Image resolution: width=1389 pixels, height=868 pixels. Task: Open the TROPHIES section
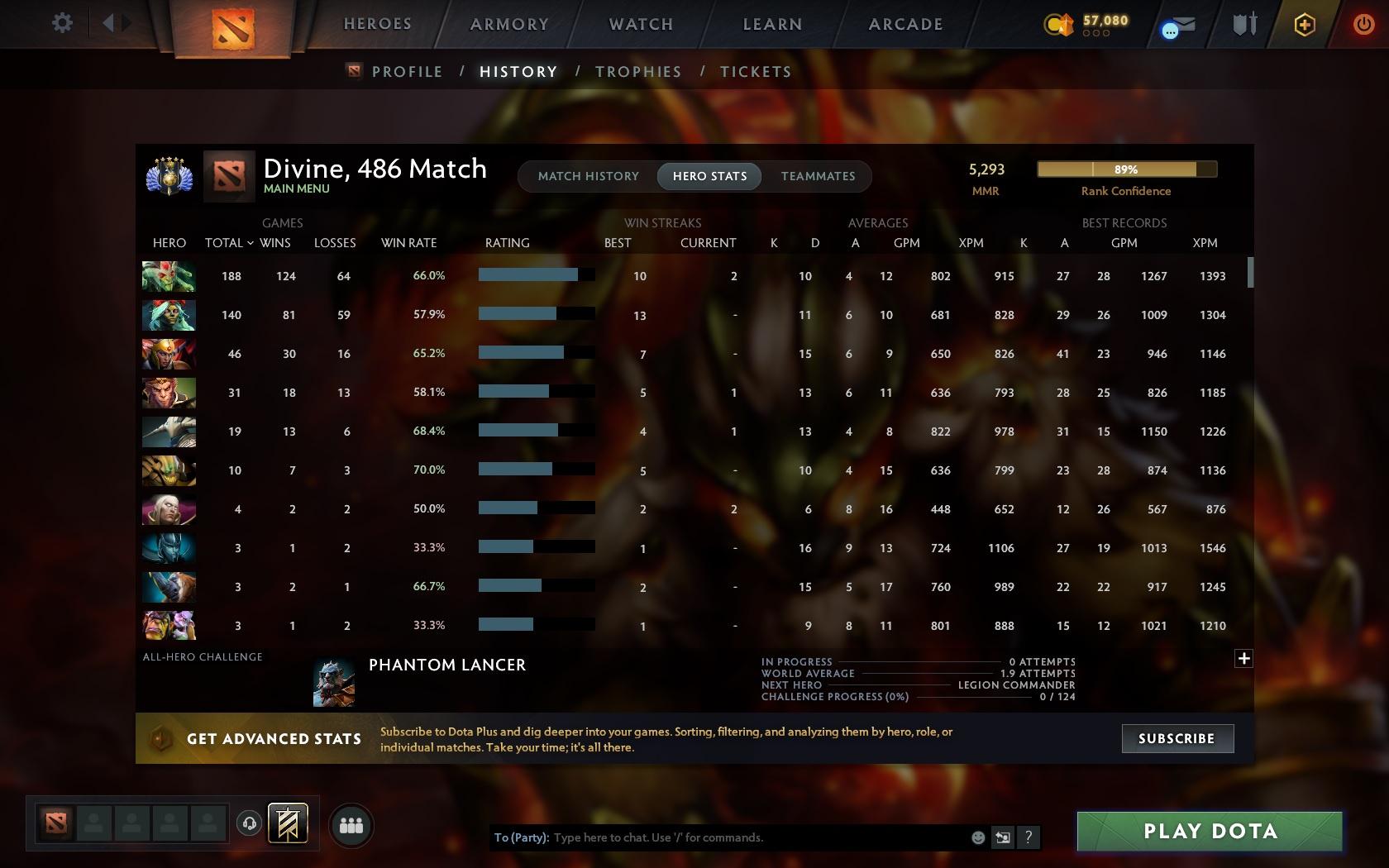[x=637, y=71]
